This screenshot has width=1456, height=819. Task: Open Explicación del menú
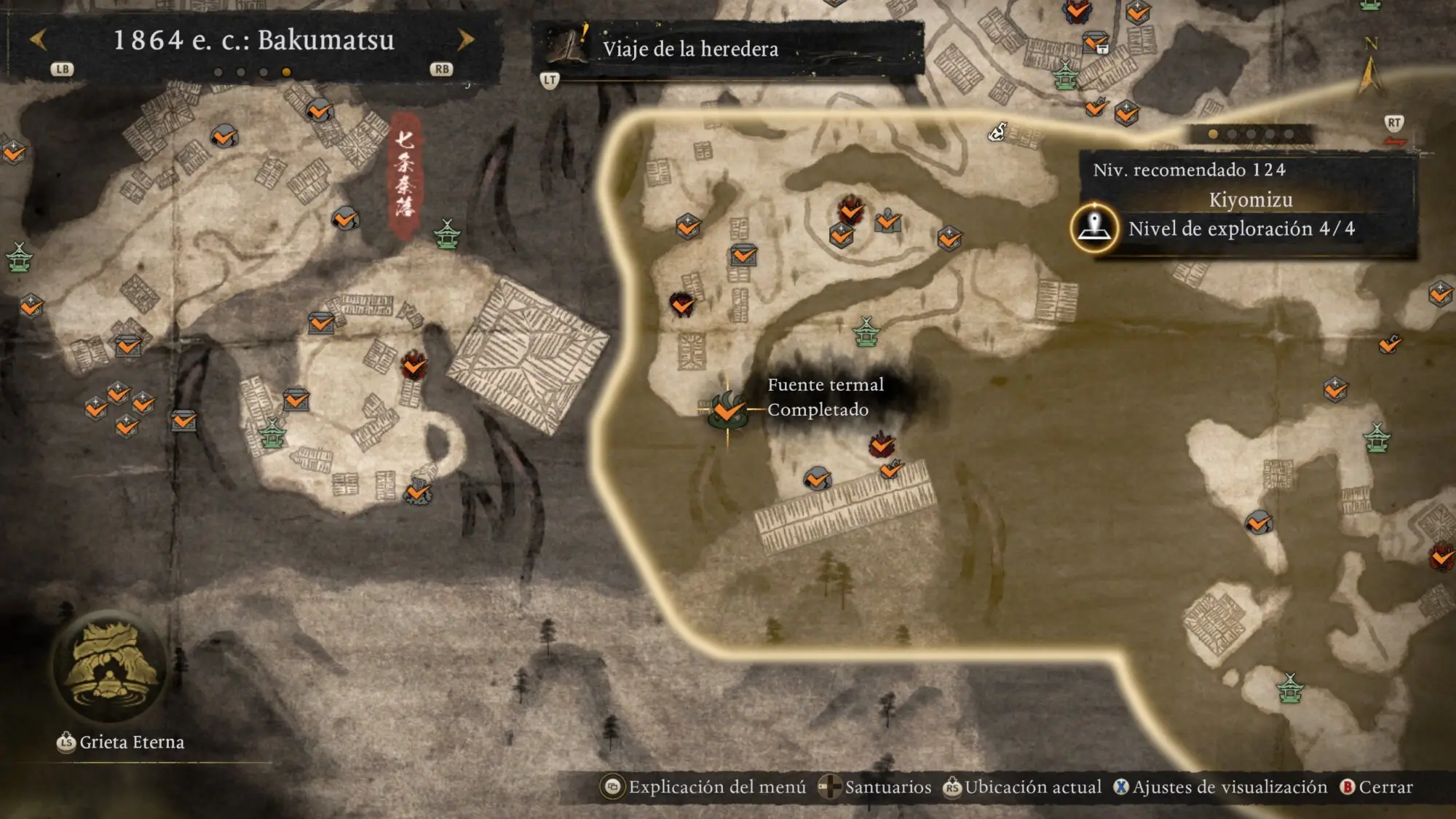point(704,787)
